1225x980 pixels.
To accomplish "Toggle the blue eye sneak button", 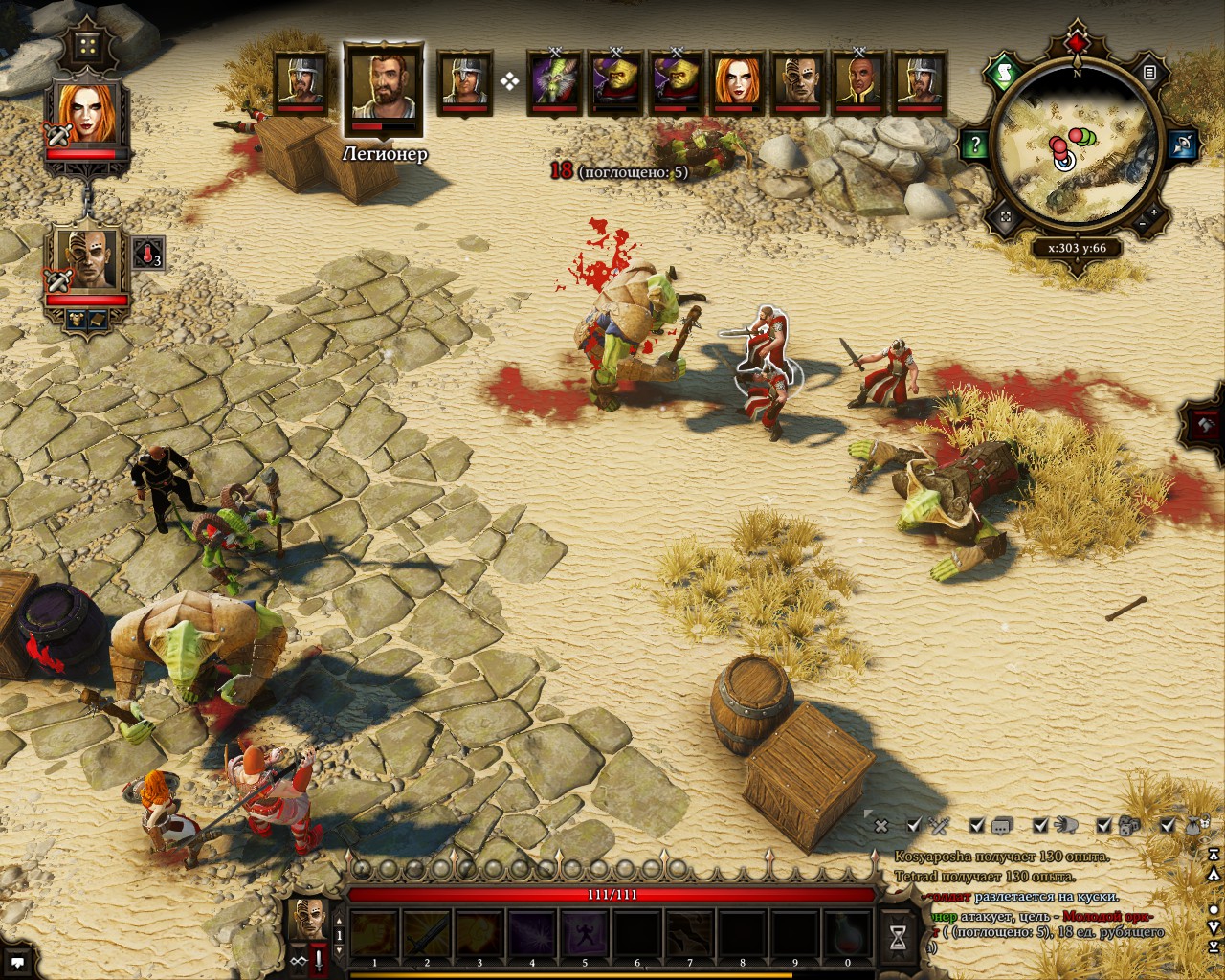I will (x=1182, y=145).
